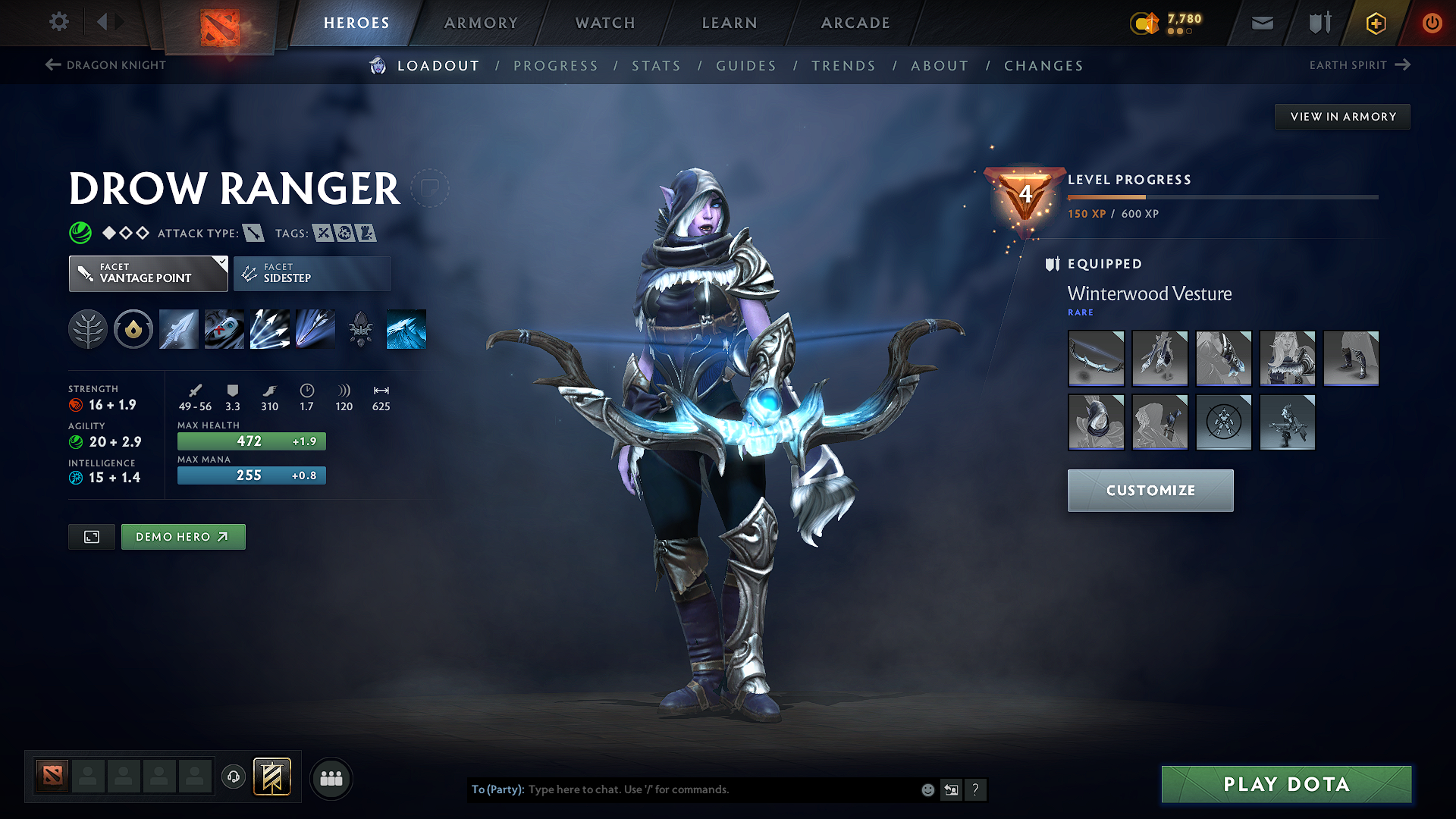Expand the attribute details panel toggle

(x=91, y=536)
